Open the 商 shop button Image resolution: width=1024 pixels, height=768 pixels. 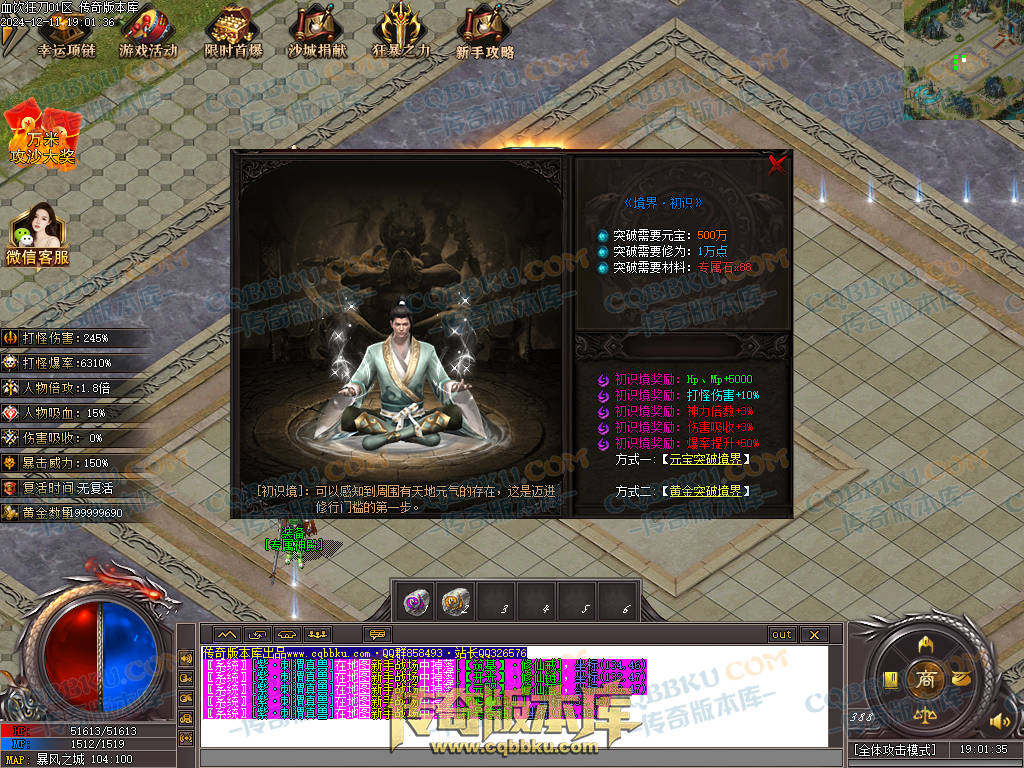click(925, 678)
